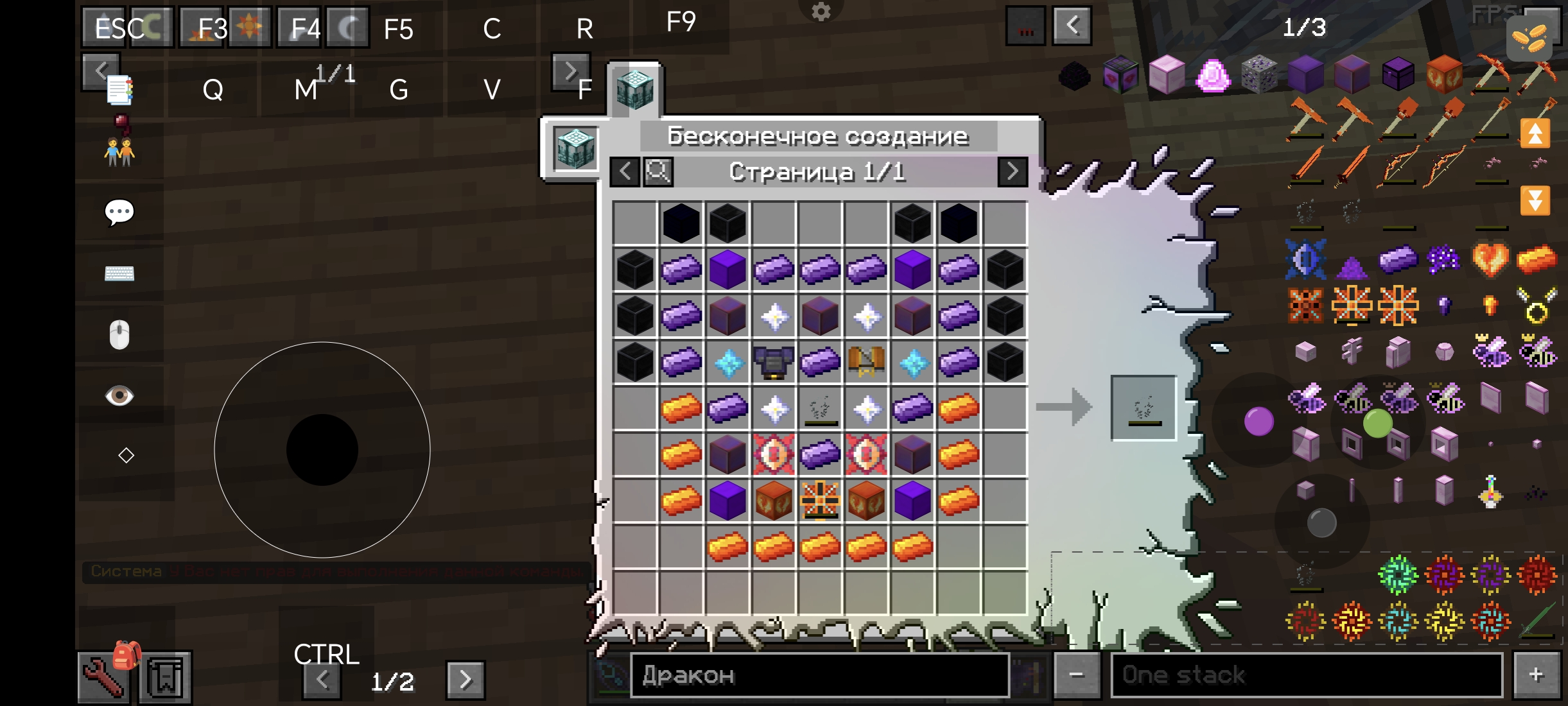The image size is (1568, 706).
Task: Tap the CTRL overlay key
Action: click(x=326, y=655)
